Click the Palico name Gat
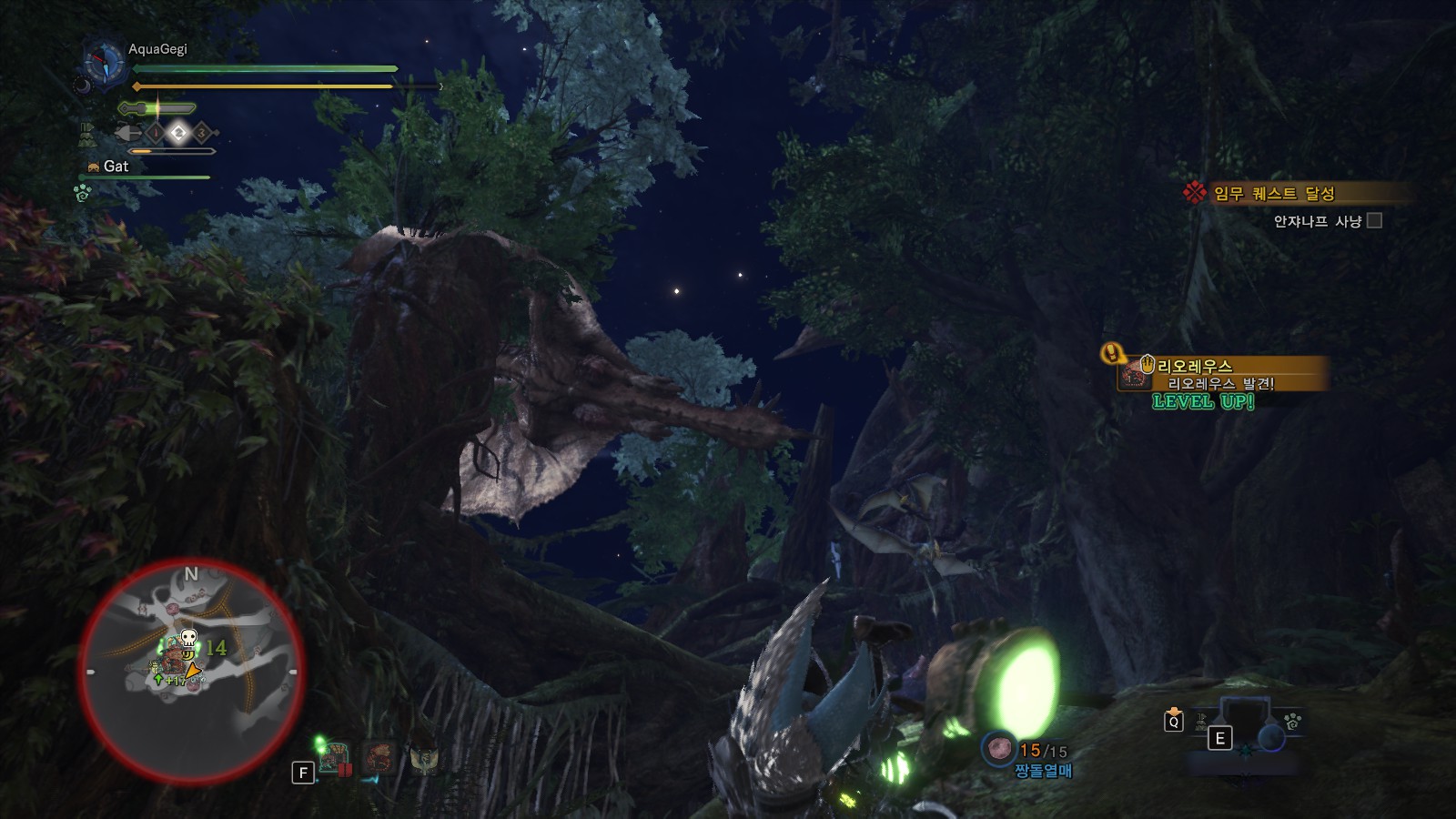The height and width of the screenshot is (819, 1456). coord(116,166)
